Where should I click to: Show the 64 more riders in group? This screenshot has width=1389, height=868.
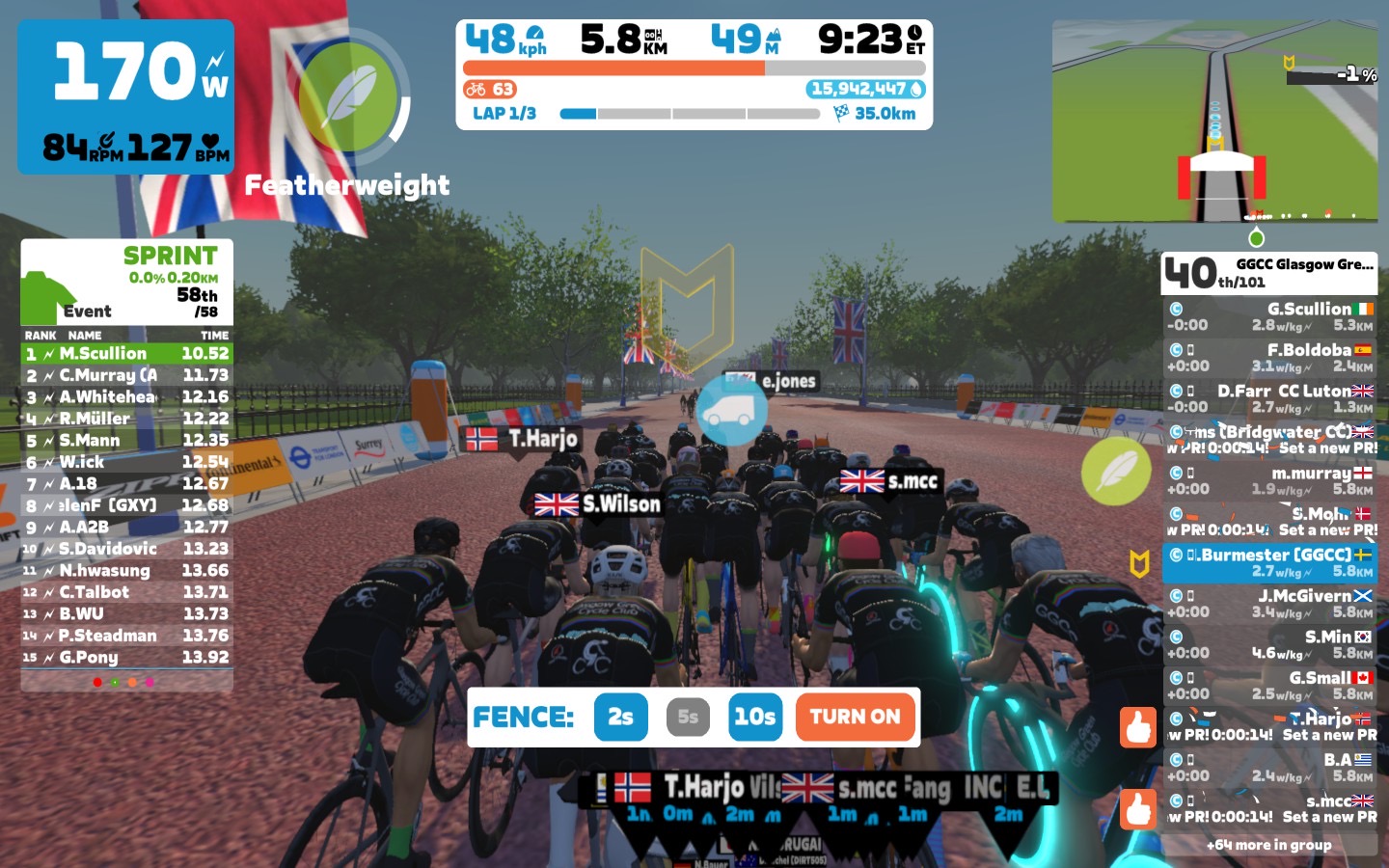point(1268,845)
